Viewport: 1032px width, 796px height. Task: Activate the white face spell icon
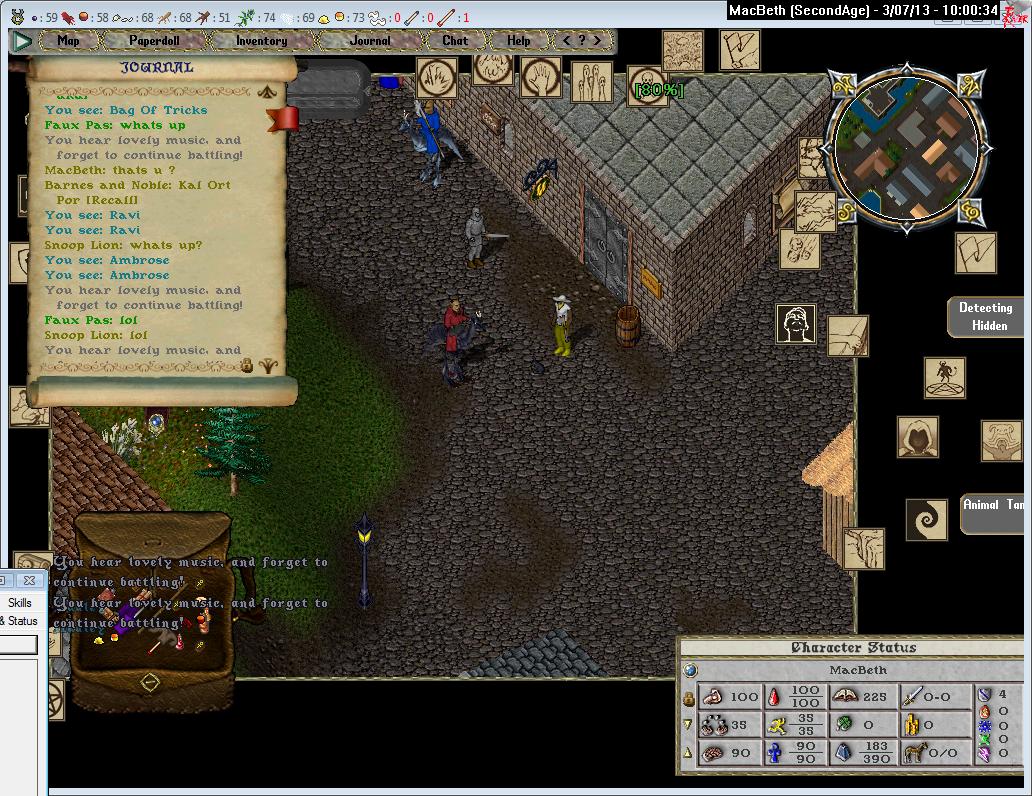(796, 324)
